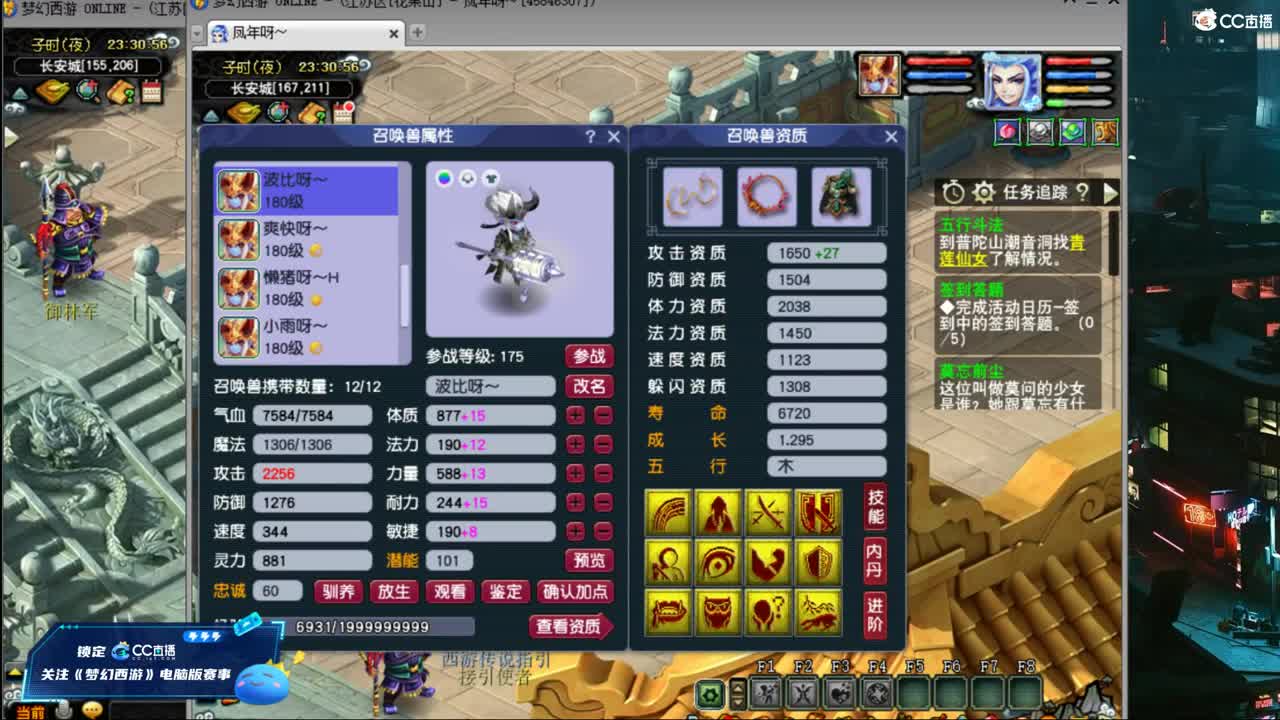
Task: Toggle the pet appearance display icon above model
Action: click(465, 176)
